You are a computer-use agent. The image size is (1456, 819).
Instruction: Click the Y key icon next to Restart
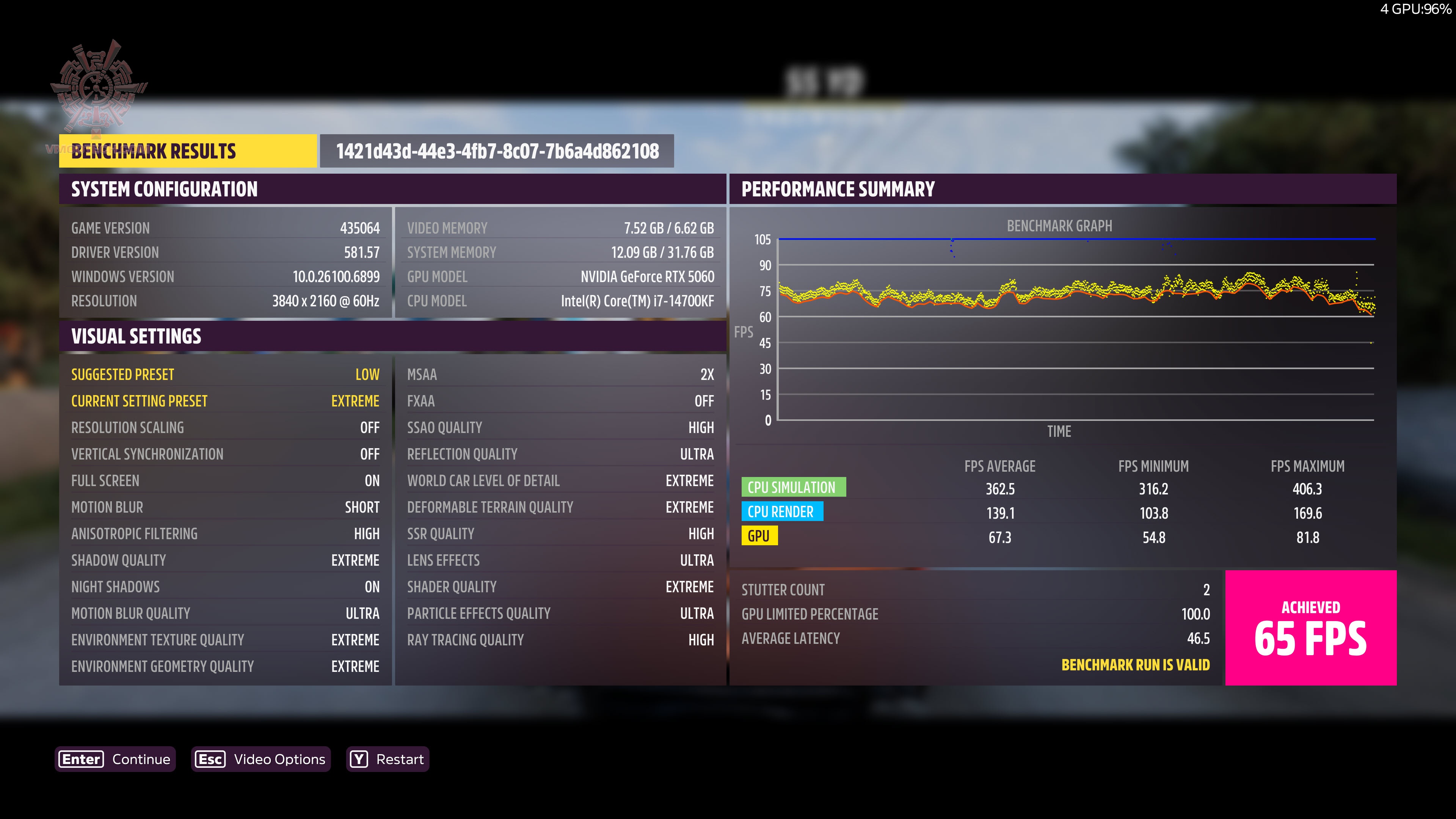pos(358,759)
